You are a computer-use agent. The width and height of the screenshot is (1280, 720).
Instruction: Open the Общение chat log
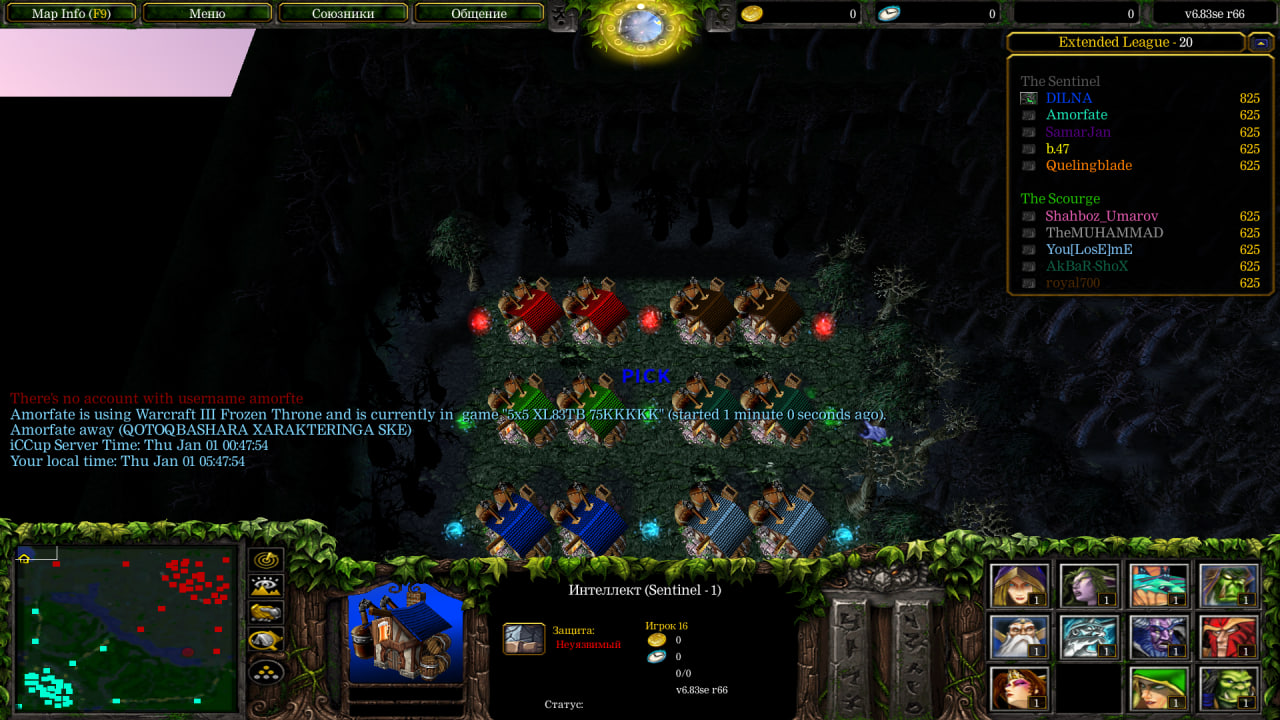(479, 14)
